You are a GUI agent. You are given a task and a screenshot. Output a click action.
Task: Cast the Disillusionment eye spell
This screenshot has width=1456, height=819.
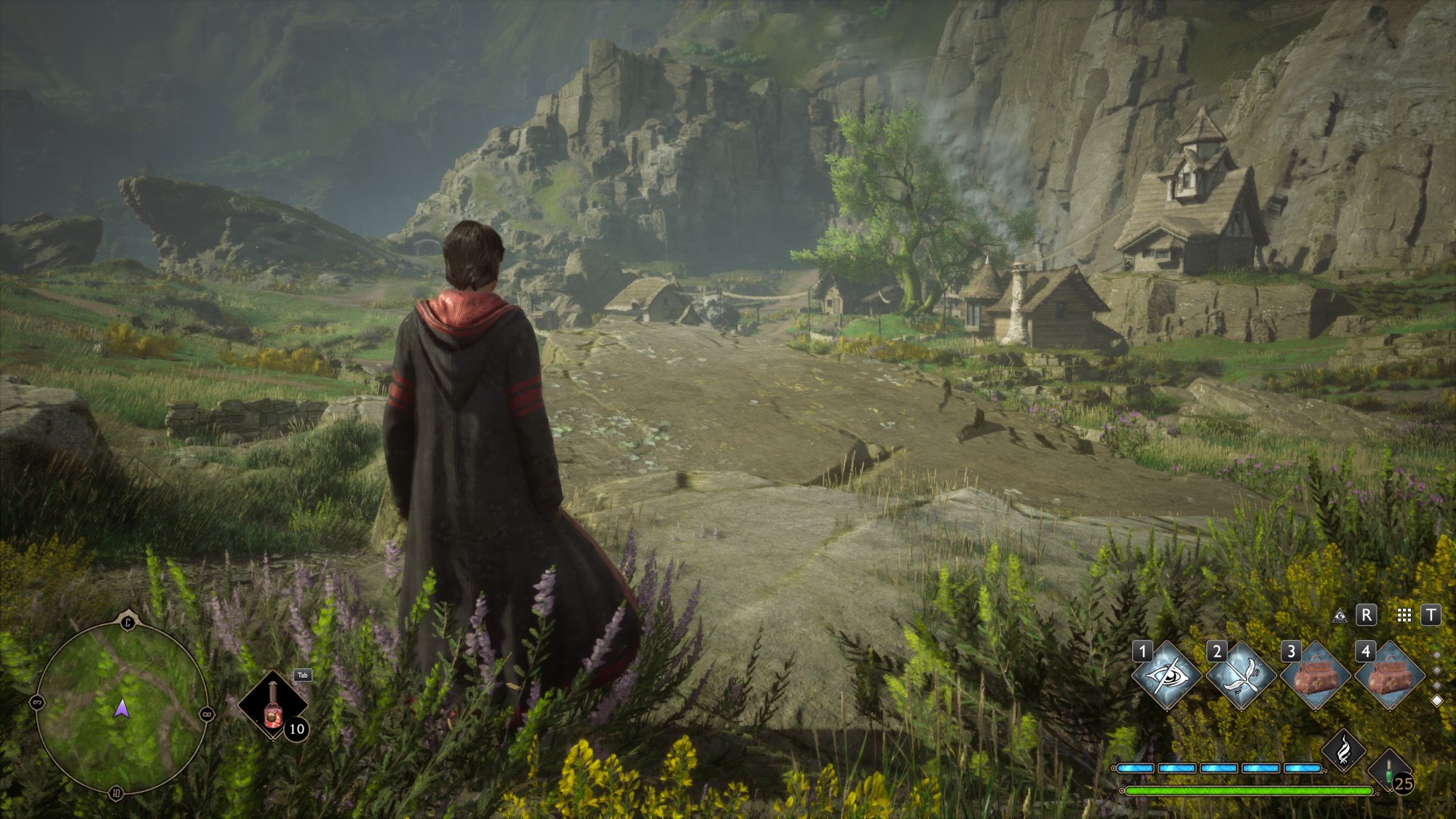click(1167, 676)
